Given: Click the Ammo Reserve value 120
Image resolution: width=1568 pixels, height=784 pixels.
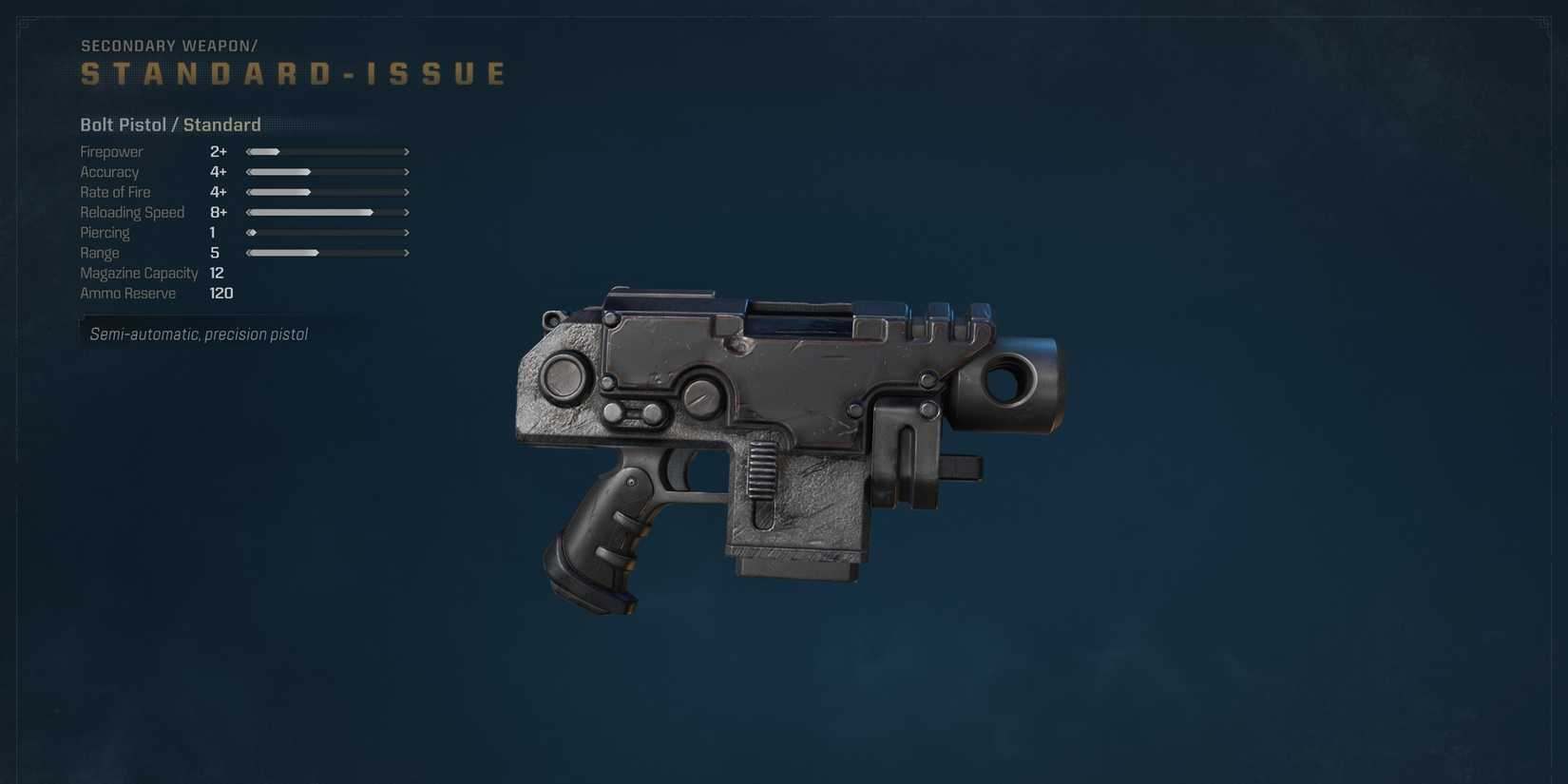Looking at the screenshot, I should [x=220, y=293].
